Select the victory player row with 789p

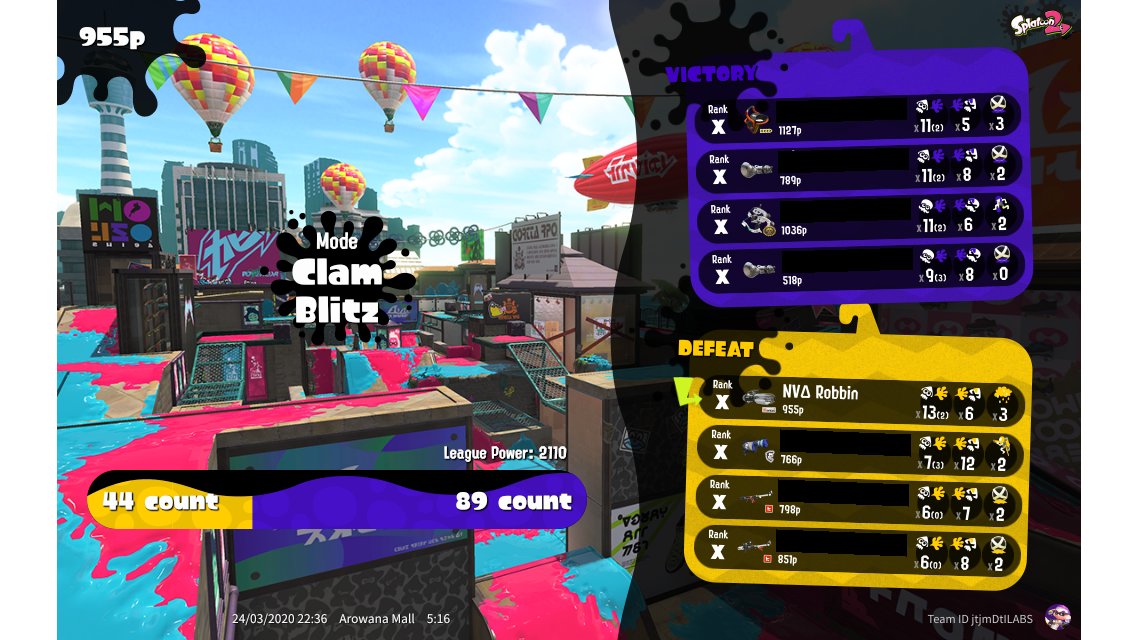click(x=860, y=166)
